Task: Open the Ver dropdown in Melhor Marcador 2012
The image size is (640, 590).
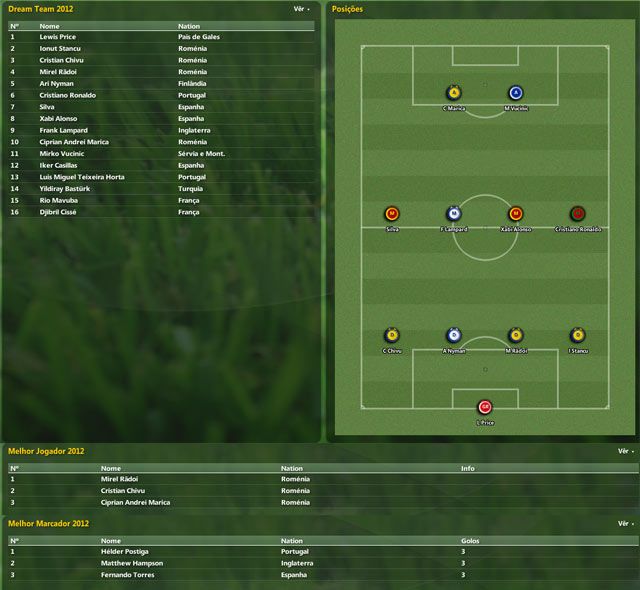Action: [x=625, y=523]
